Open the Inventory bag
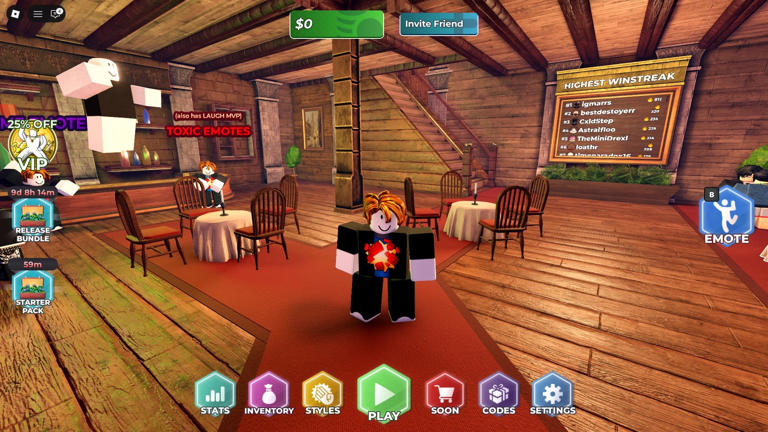The width and height of the screenshot is (768, 432). pyautogui.click(x=269, y=393)
